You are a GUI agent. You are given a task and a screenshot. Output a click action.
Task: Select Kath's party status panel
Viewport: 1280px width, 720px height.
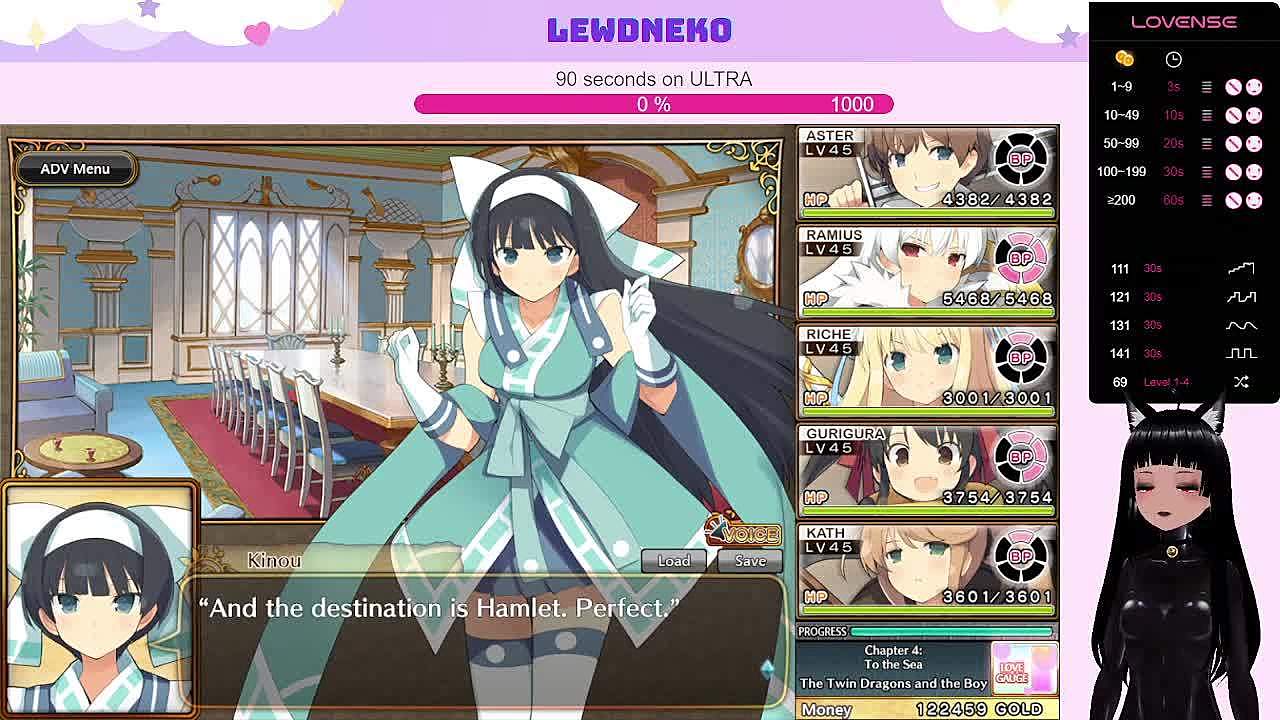(927, 569)
